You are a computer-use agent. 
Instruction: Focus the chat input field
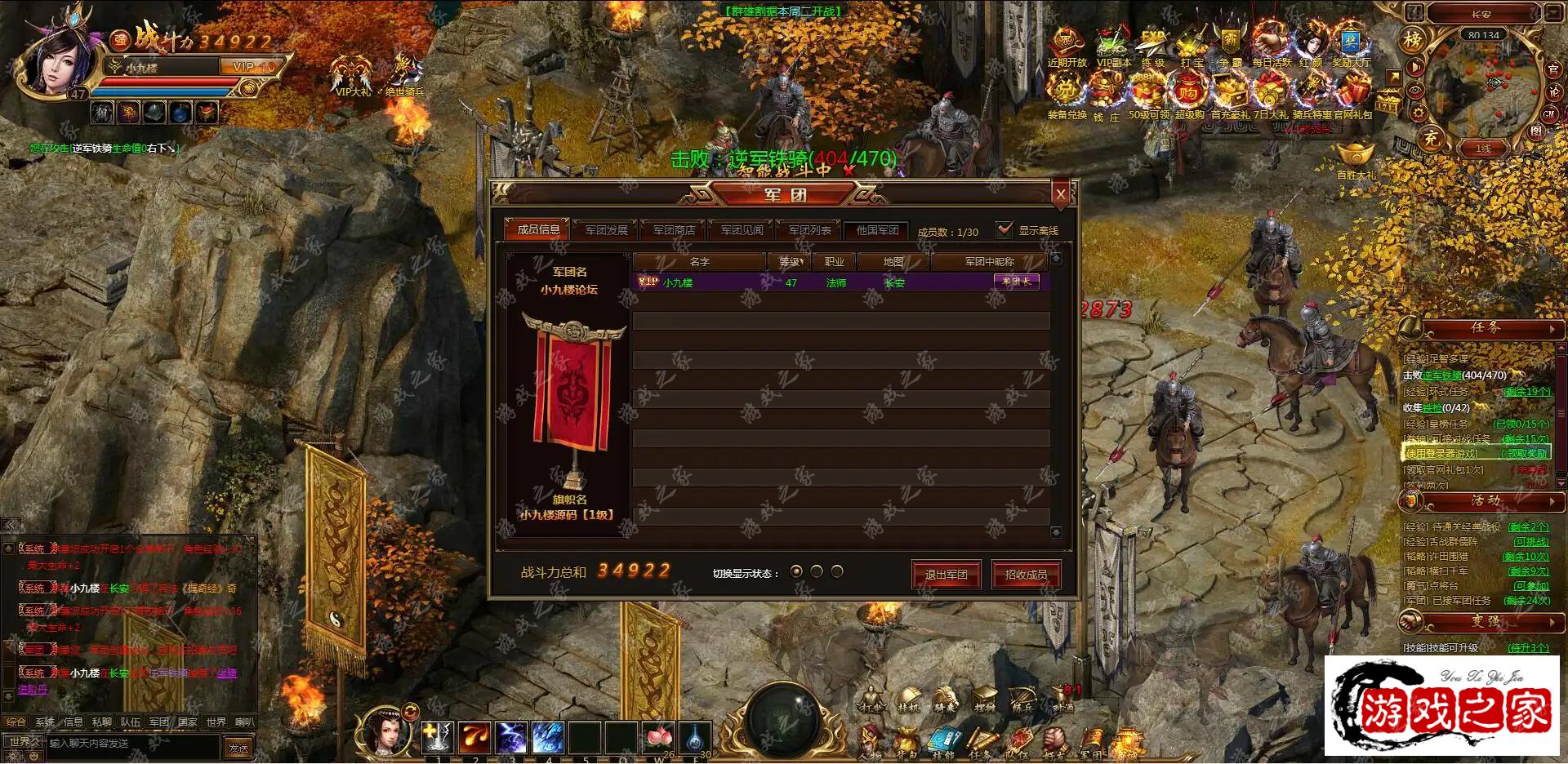131,744
